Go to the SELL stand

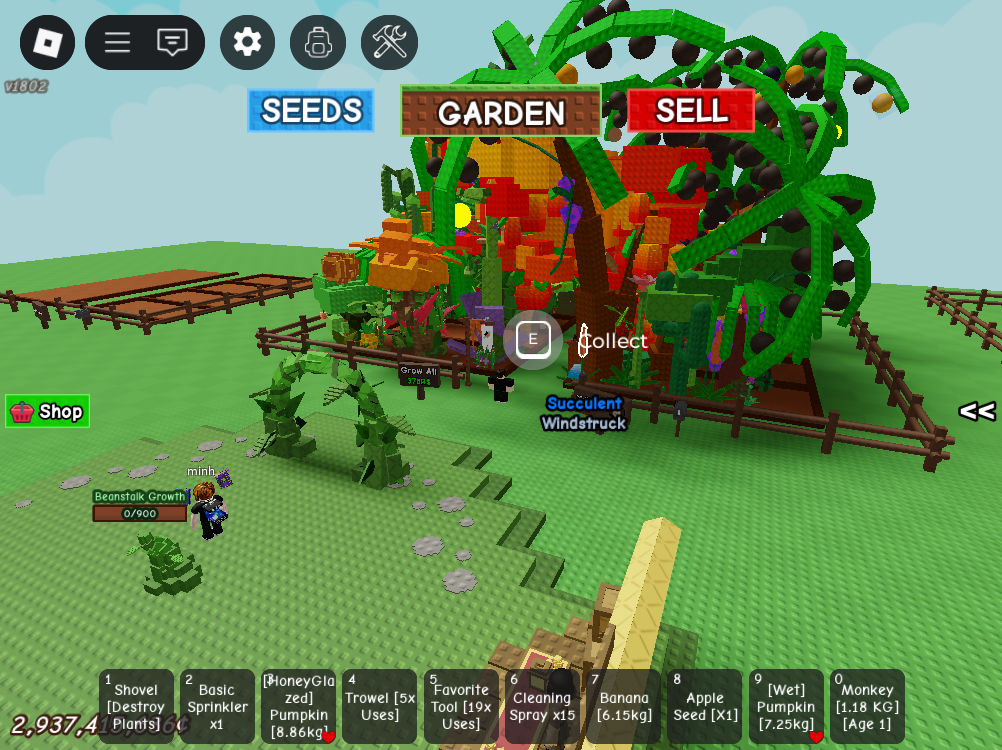click(691, 110)
